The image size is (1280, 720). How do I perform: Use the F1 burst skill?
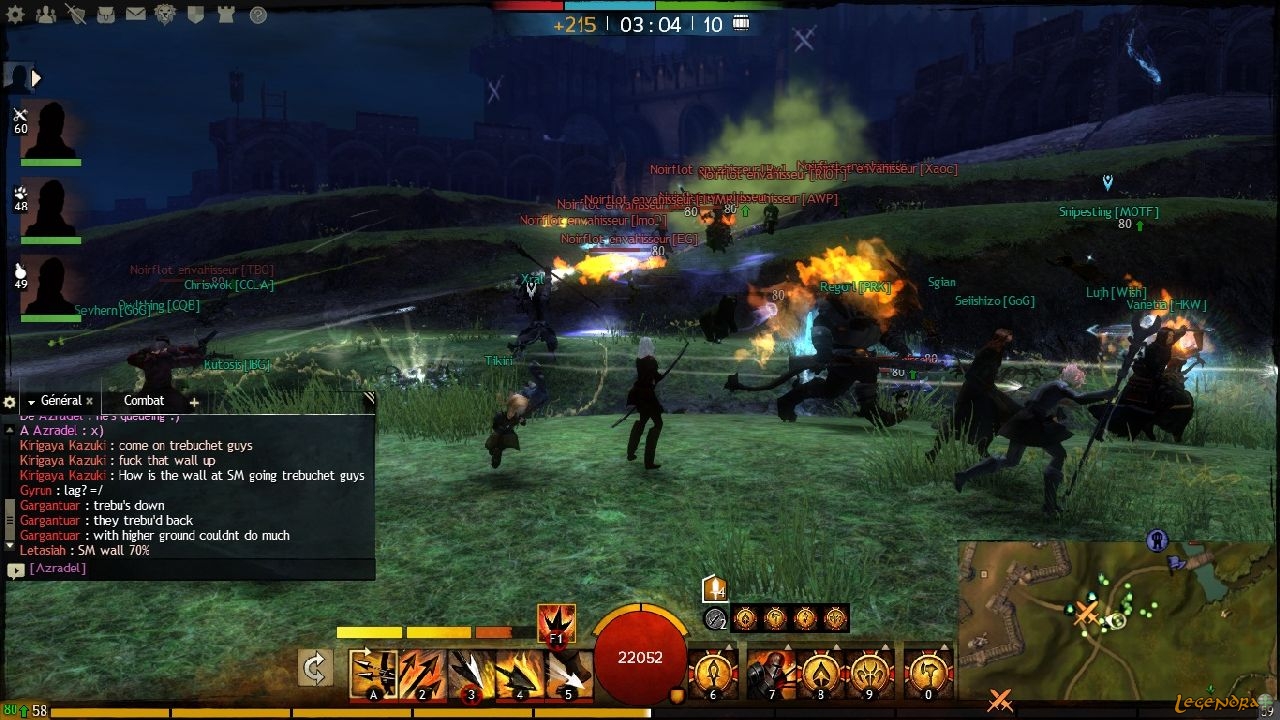[x=556, y=624]
